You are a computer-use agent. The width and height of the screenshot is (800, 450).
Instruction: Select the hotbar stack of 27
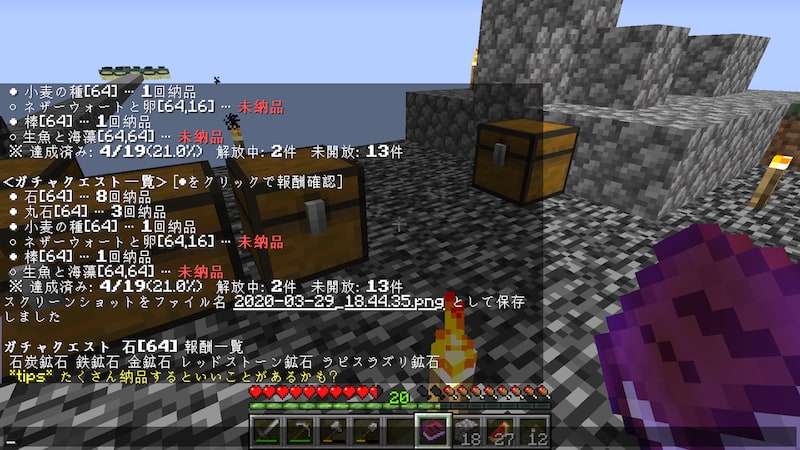pos(503,431)
